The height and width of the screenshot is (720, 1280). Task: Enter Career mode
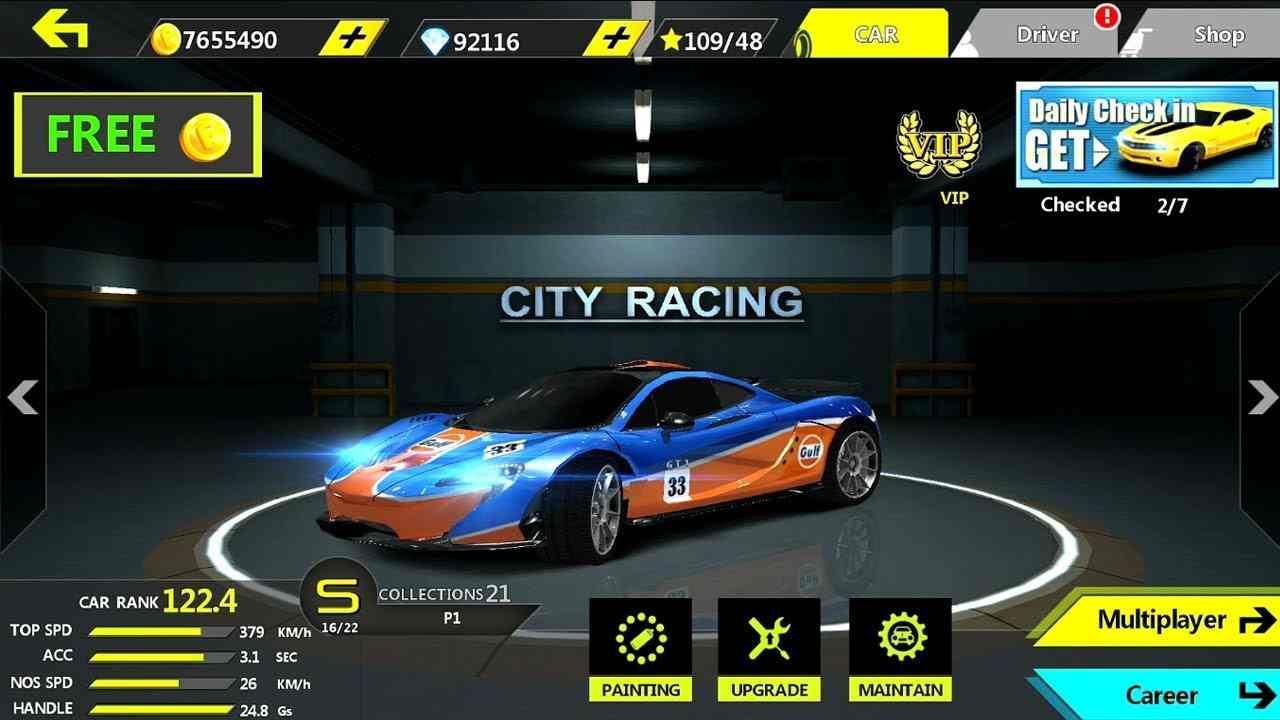coord(1162,695)
